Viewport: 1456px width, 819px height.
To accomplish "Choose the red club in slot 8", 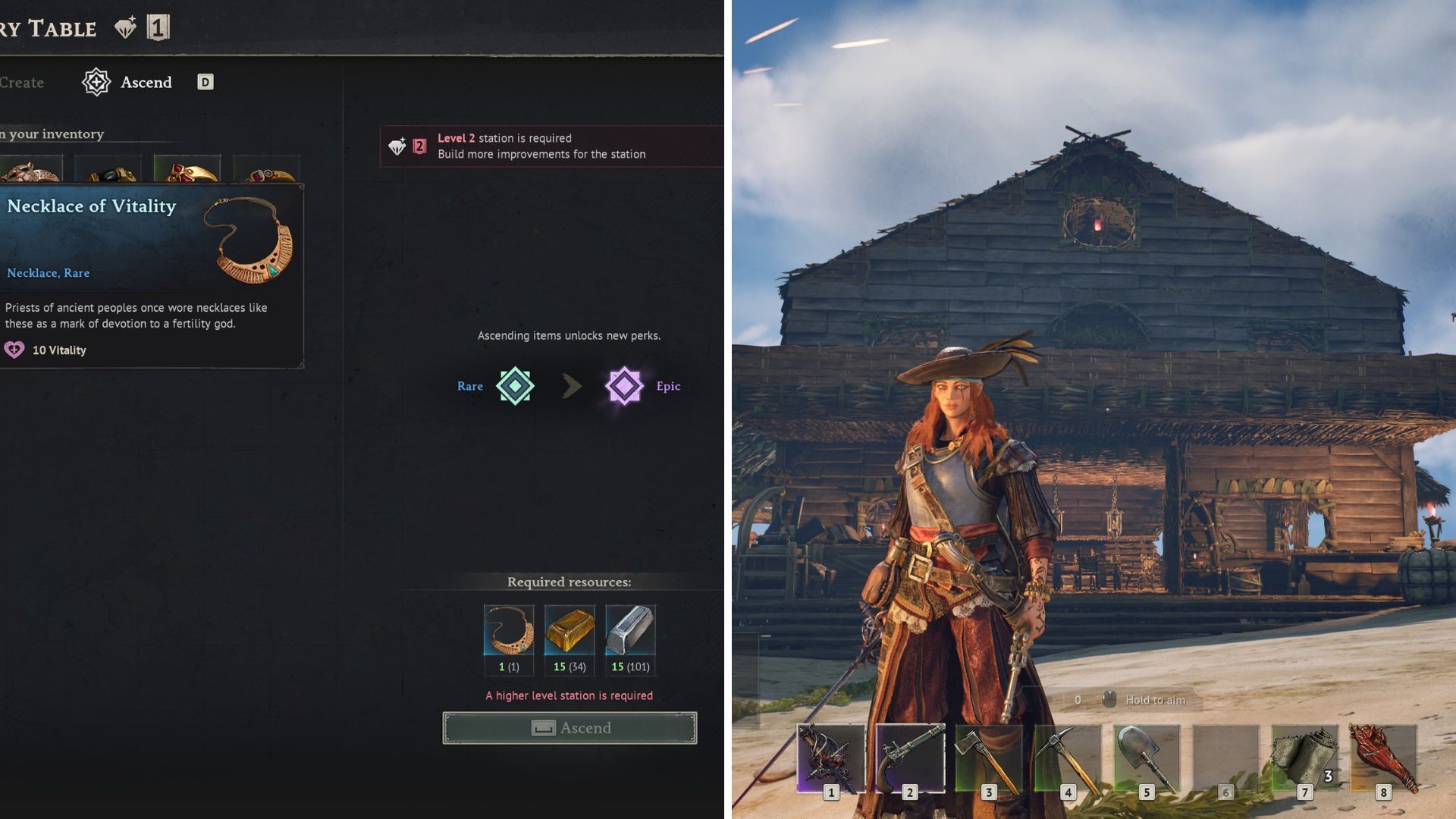I will coord(1383,758).
